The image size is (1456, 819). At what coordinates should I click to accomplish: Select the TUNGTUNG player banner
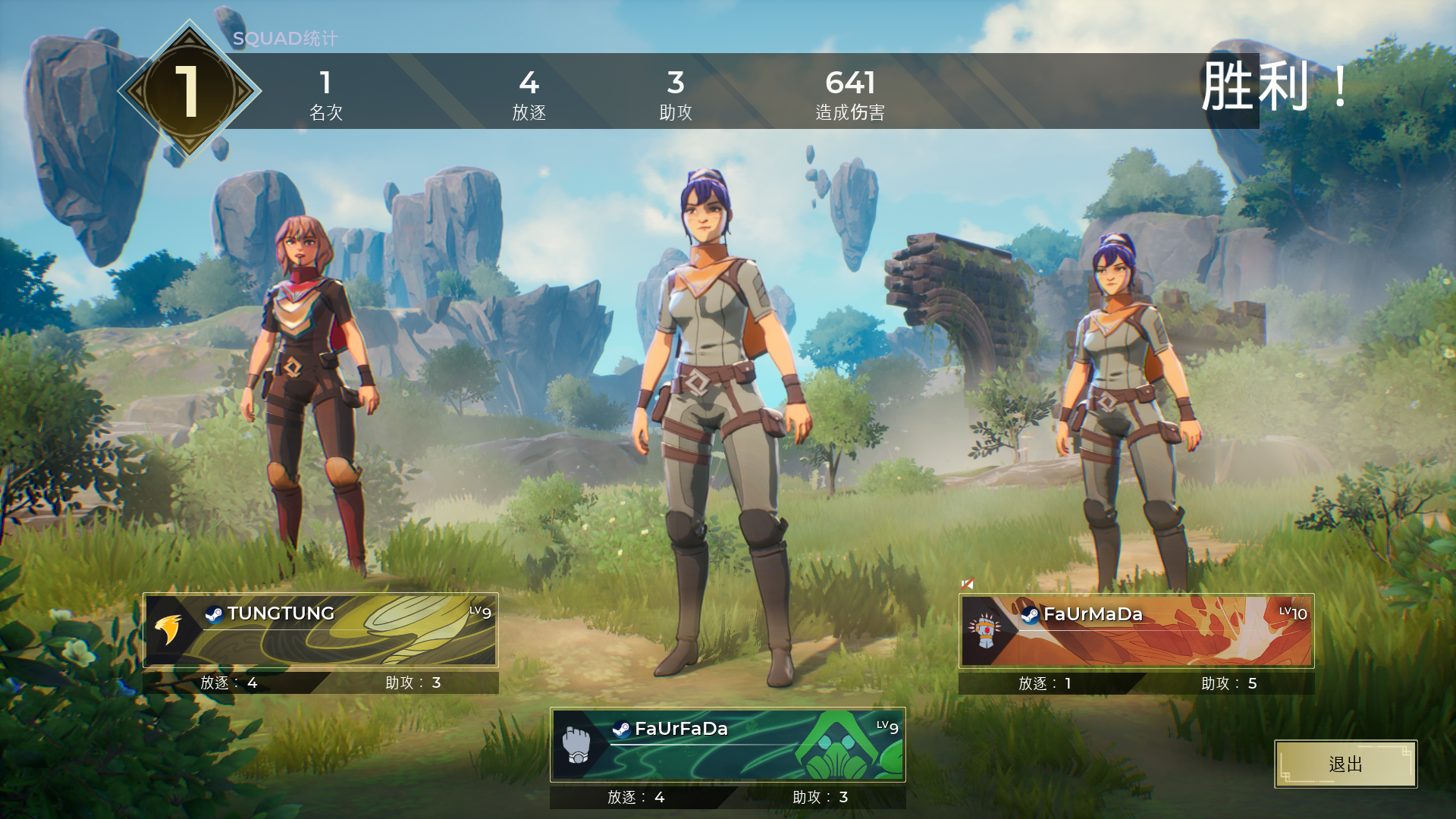[x=321, y=630]
